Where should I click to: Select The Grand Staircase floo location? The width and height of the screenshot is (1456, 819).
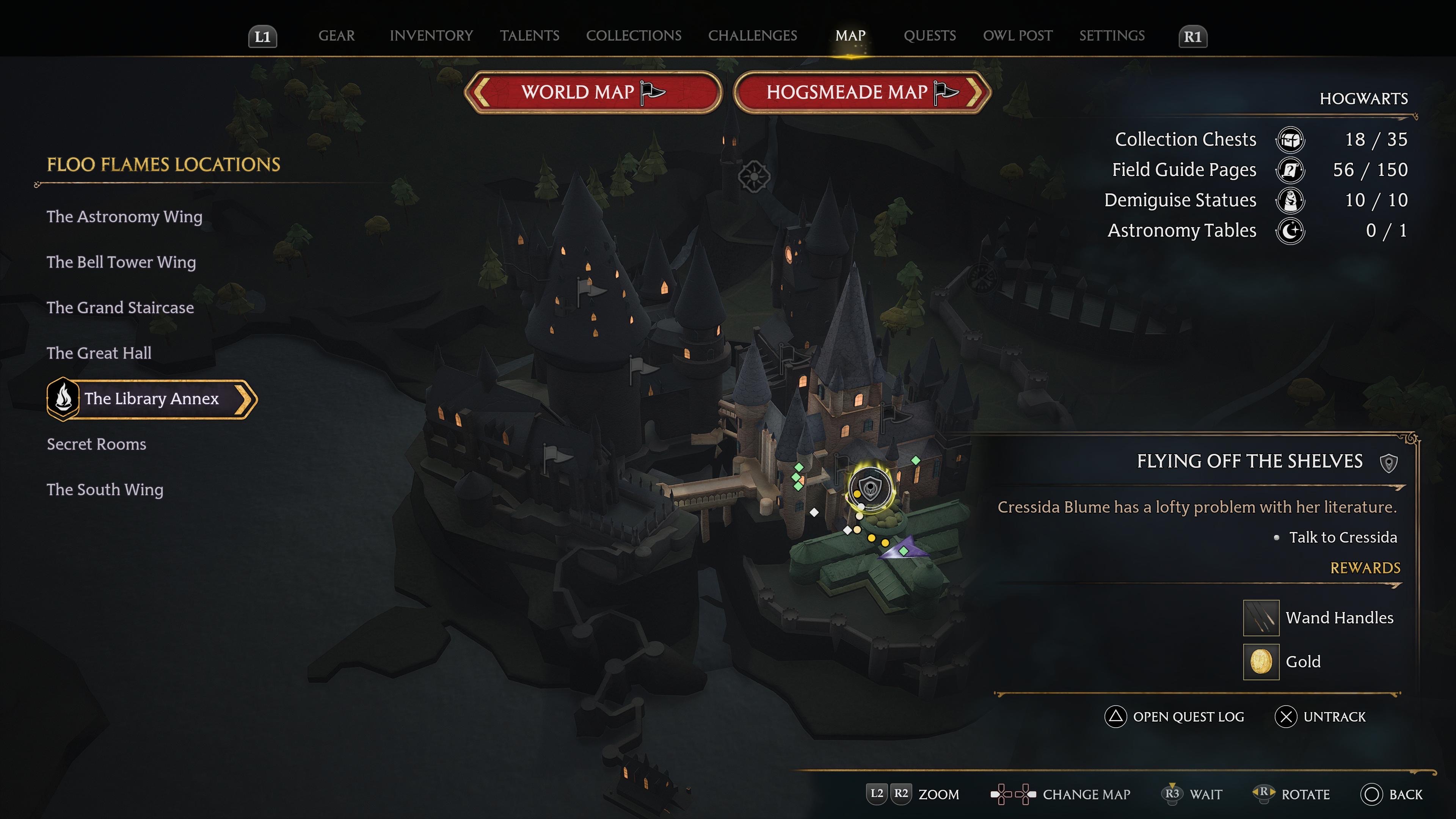pos(120,308)
